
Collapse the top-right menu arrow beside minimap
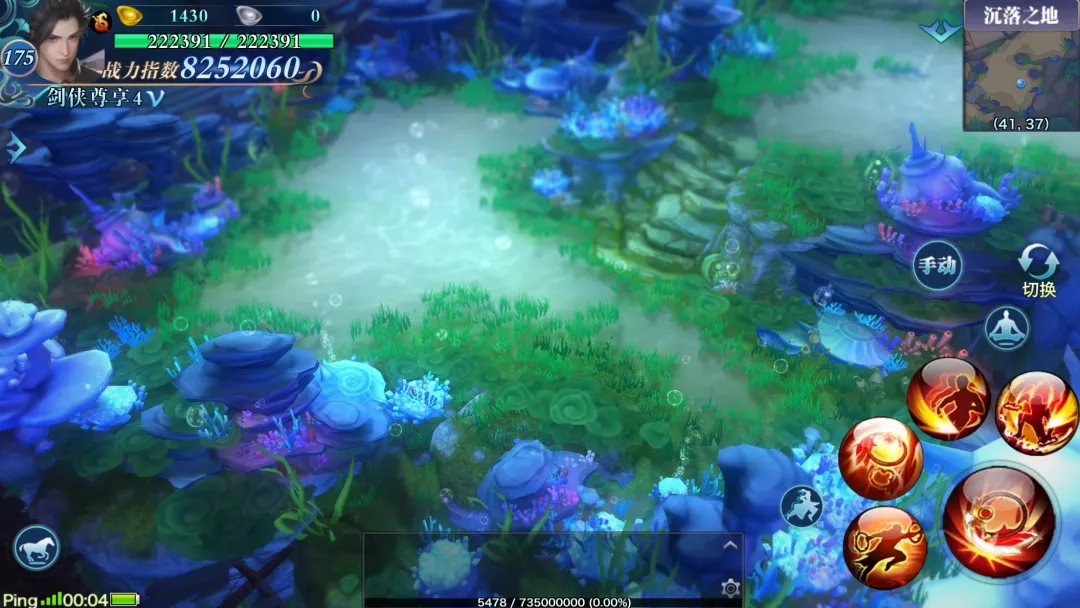pos(940,31)
